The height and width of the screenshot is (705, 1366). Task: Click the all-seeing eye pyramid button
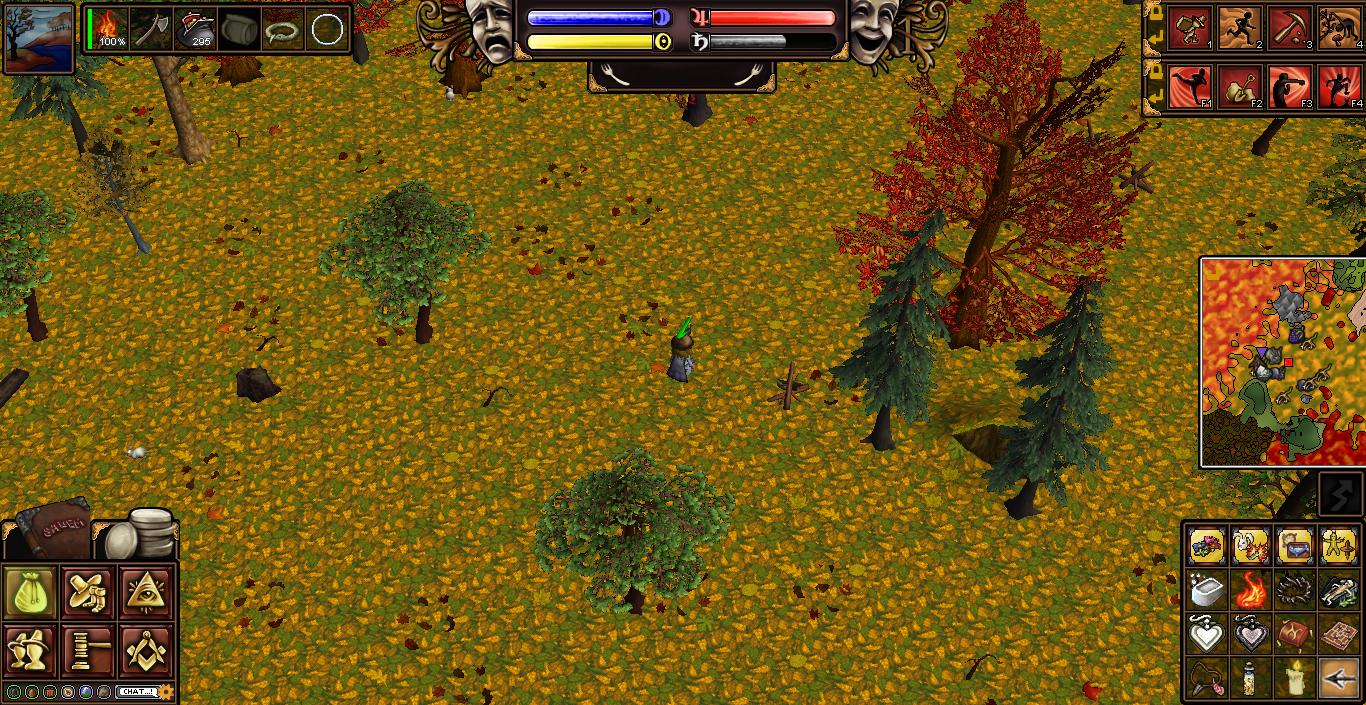click(x=147, y=592)
